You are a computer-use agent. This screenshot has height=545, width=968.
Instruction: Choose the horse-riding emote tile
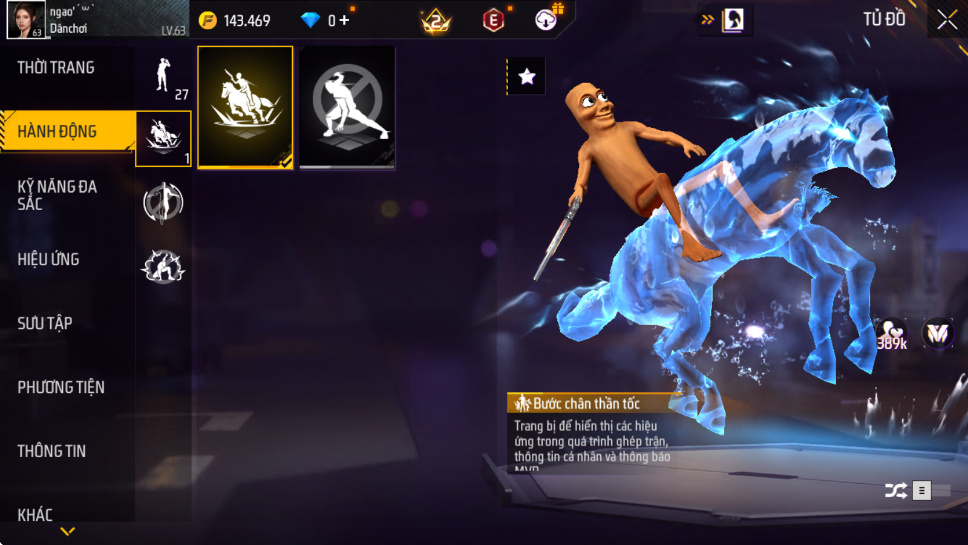[x=245, y=106]
